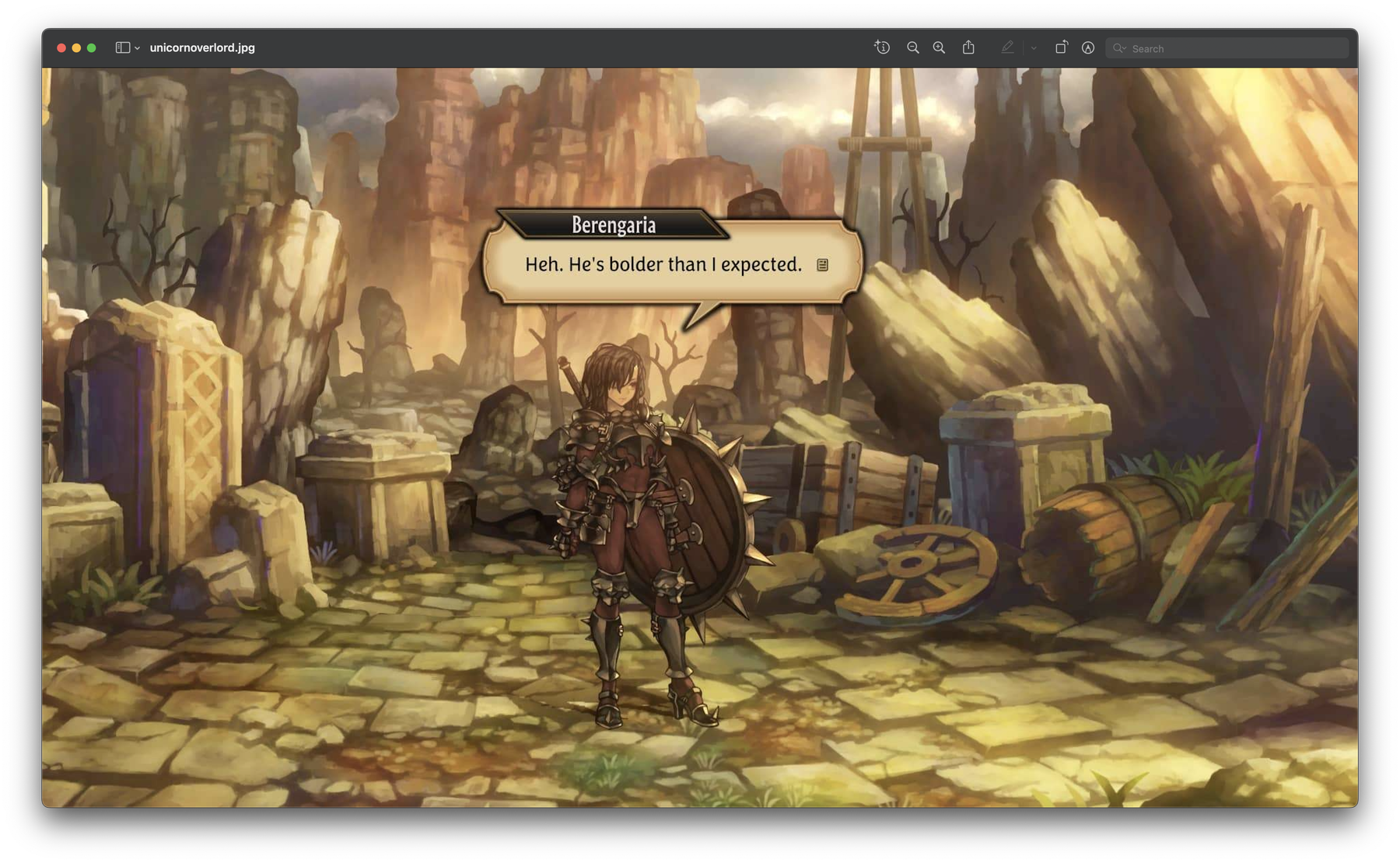The width and height of the screenshot is (1400, 863).
Task: Zoom in on the image
Action: (x=938, y=47)
